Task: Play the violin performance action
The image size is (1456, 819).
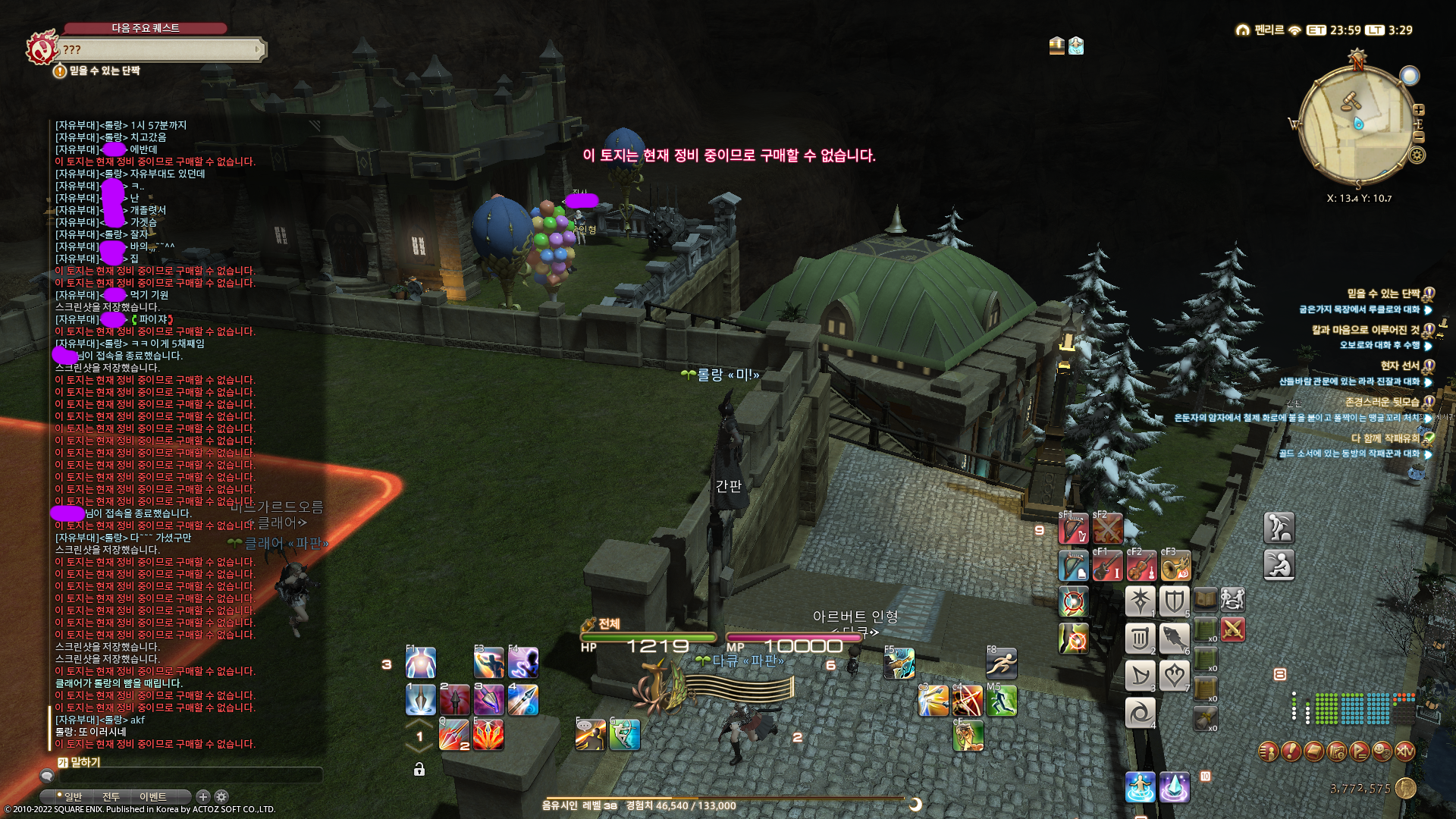Action: pyautogui.click(x=1141, y=566)
